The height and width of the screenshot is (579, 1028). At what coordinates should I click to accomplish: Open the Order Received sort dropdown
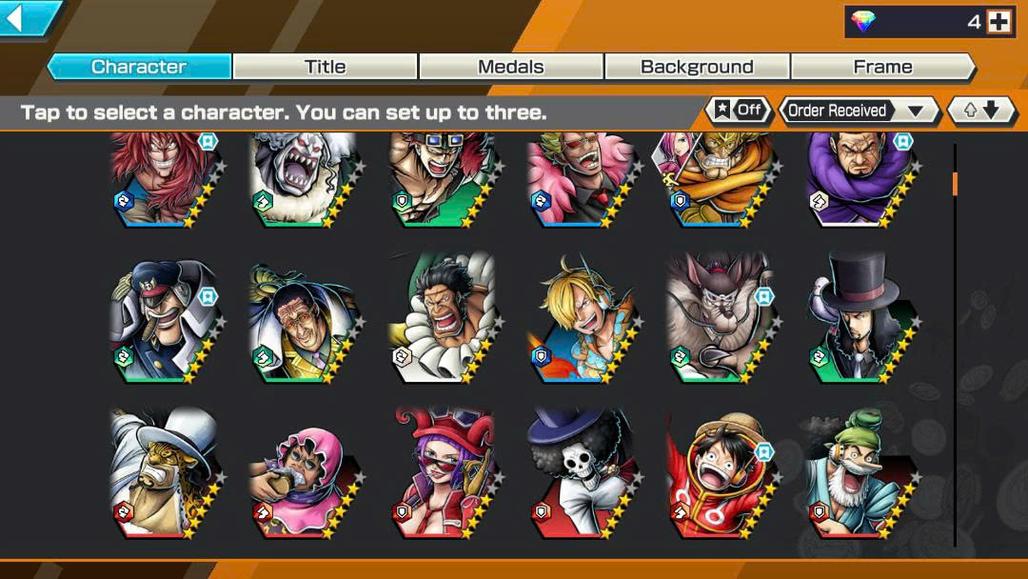click(858, 110)
